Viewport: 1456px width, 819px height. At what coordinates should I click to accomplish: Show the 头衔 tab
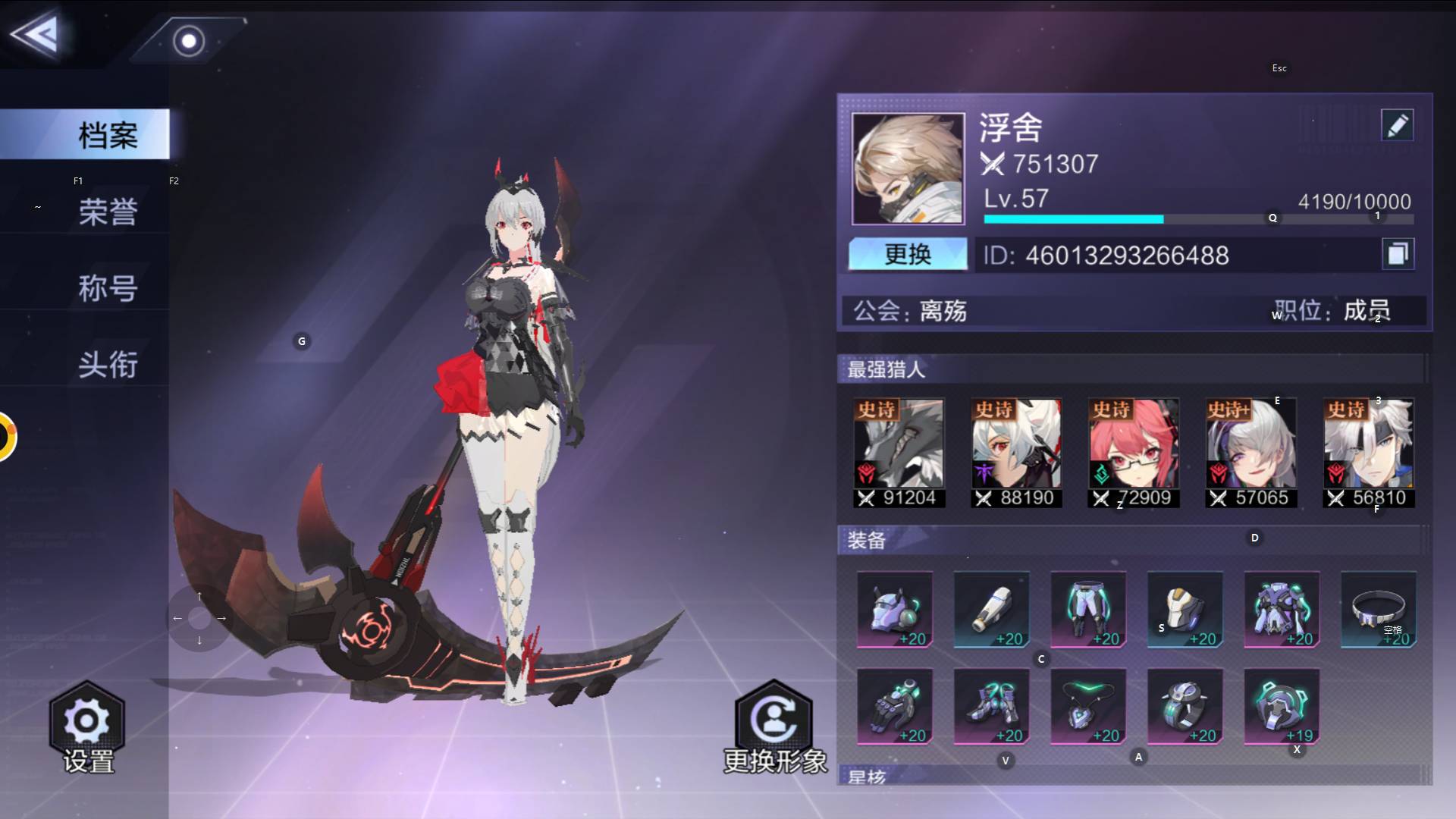106,365
